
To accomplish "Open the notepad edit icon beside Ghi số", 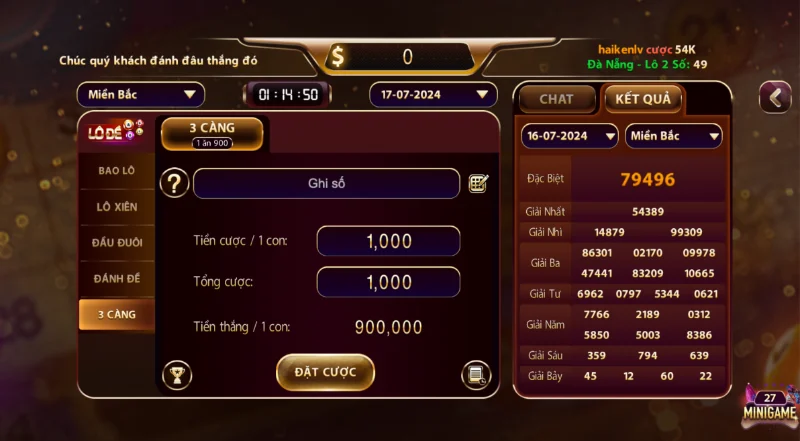I will click(478, 183).
